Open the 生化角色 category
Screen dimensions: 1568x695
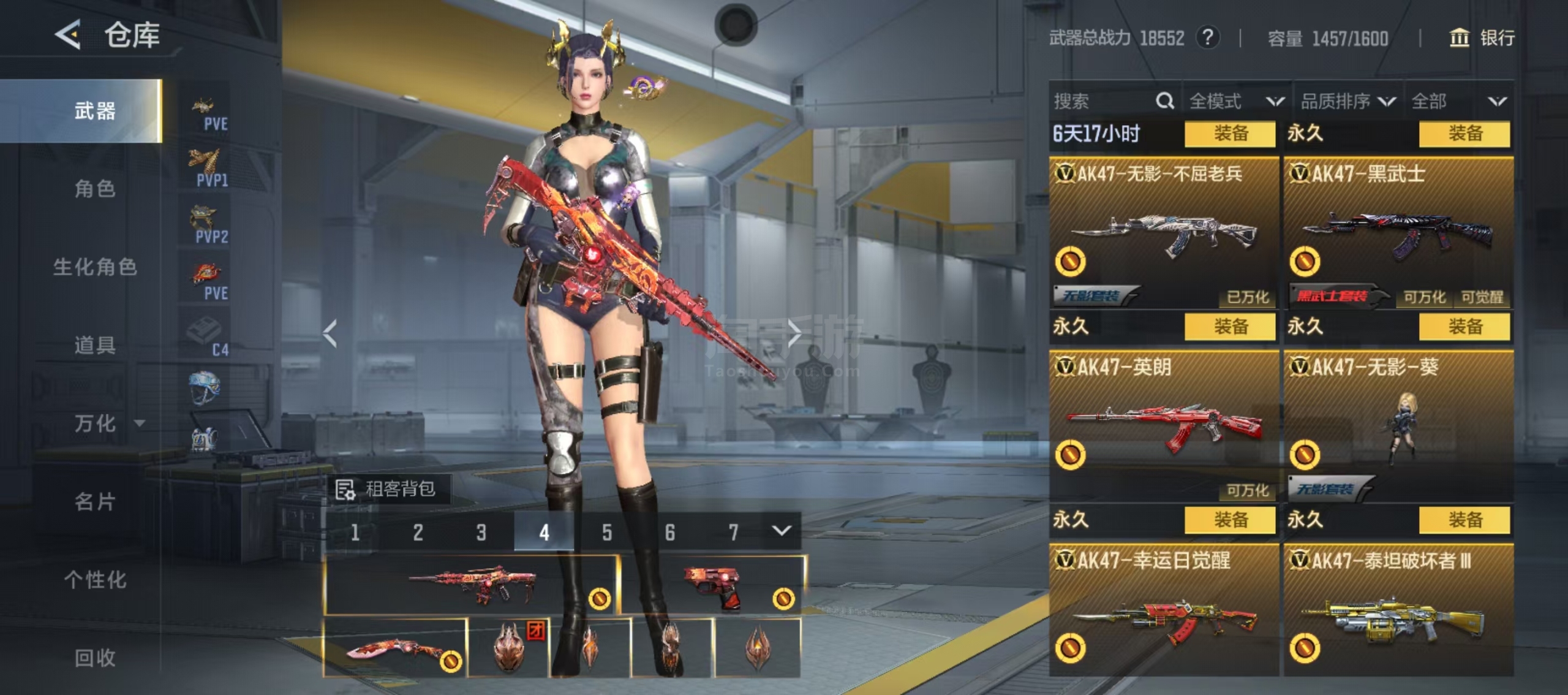tap(95, 267)
